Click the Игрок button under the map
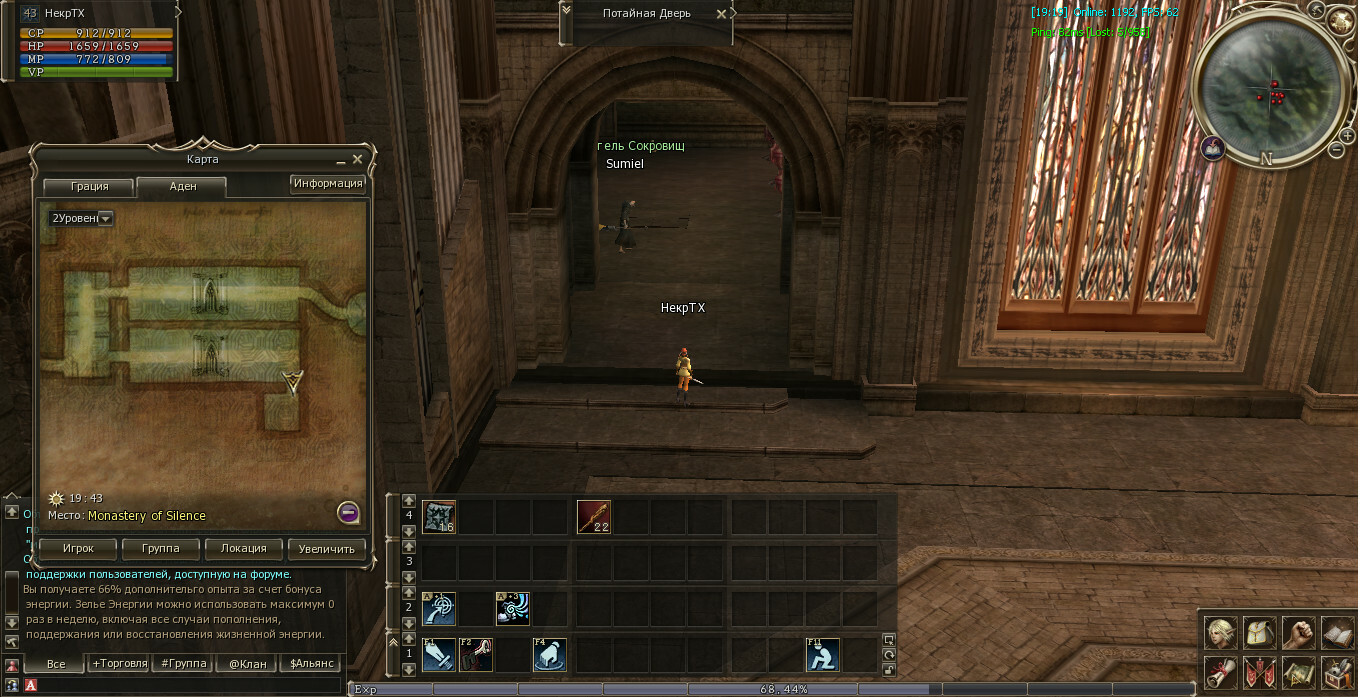 point(78,549)
